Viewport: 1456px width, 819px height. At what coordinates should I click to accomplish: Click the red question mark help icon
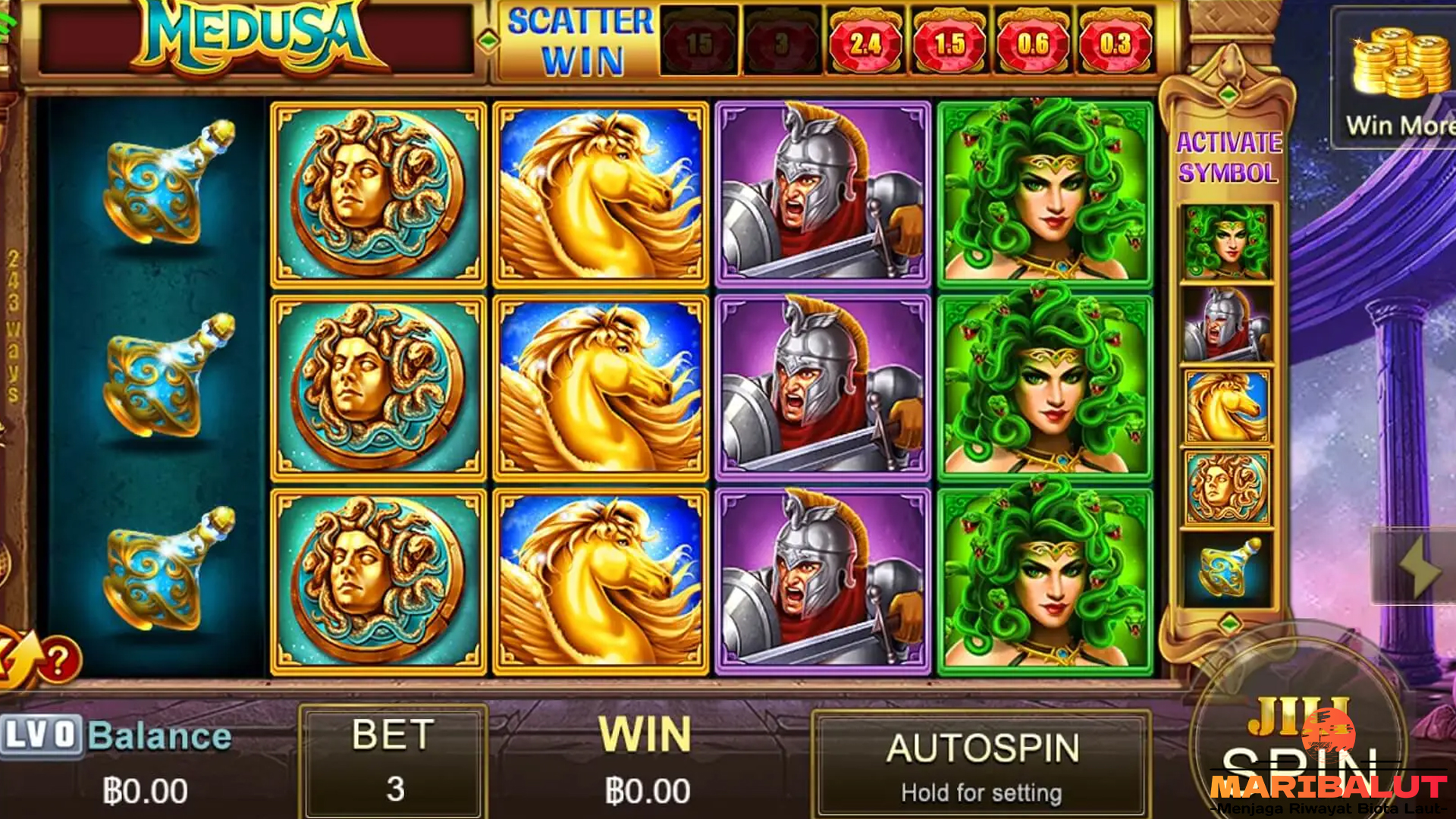coord(59,660)
